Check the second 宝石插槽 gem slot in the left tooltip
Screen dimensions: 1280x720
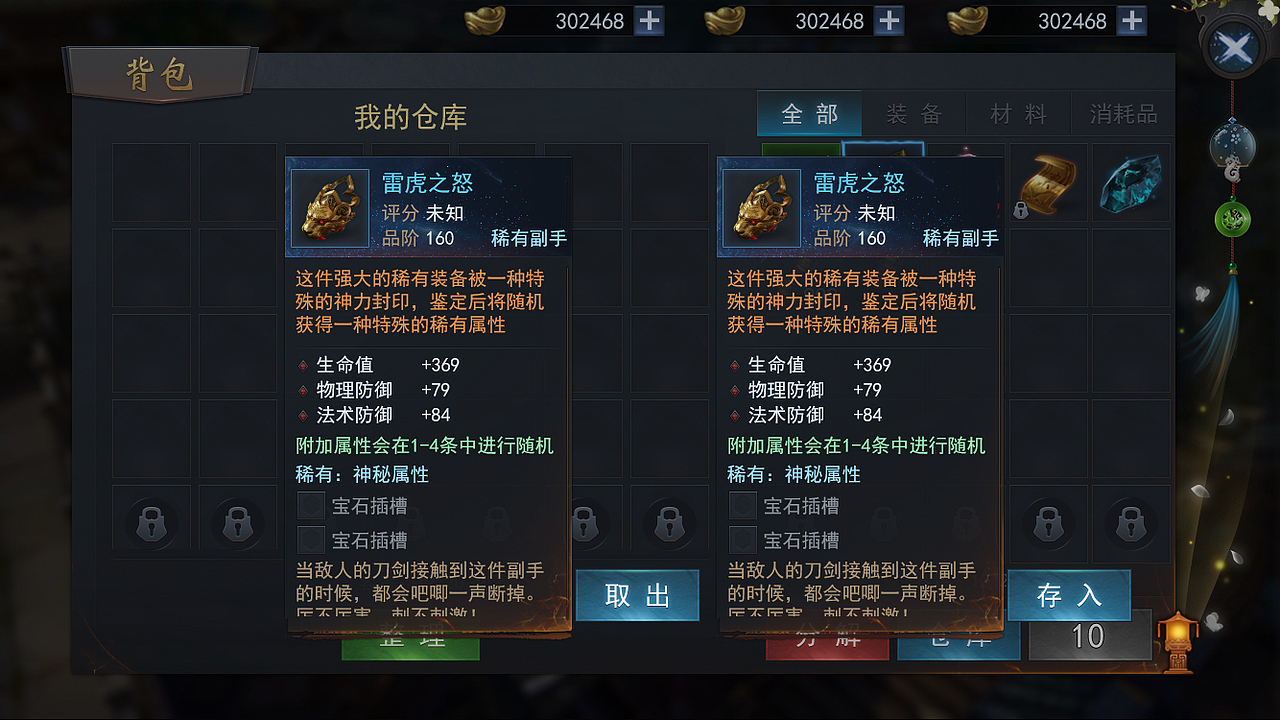(311, 540)
